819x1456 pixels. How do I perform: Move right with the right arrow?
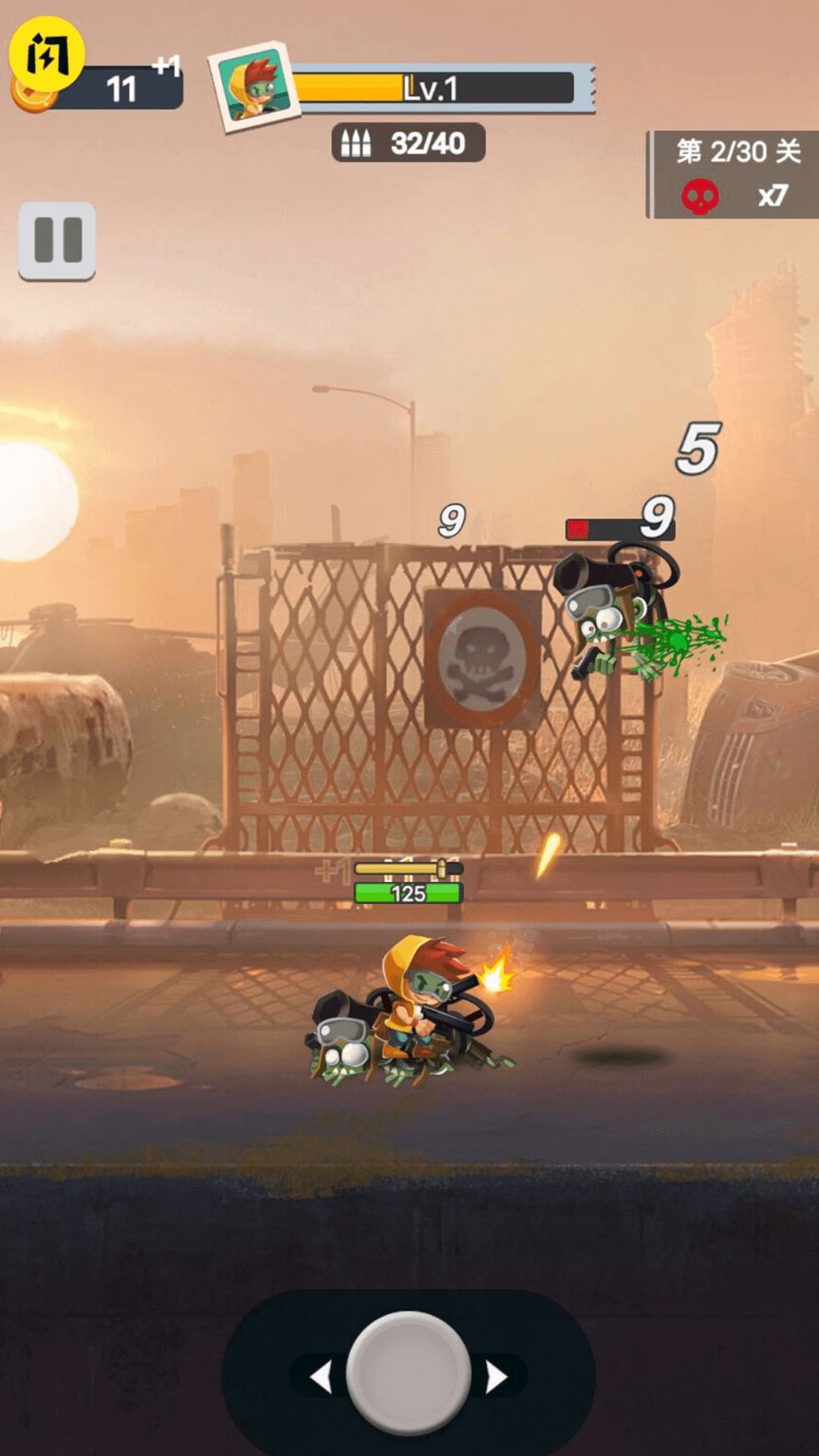tap(496, 1376)
